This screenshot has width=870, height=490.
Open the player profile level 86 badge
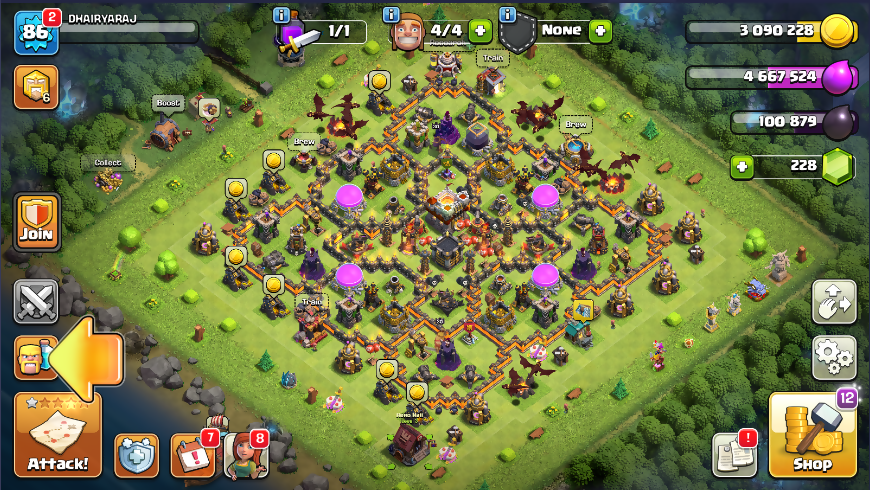[x=36, y=33]
